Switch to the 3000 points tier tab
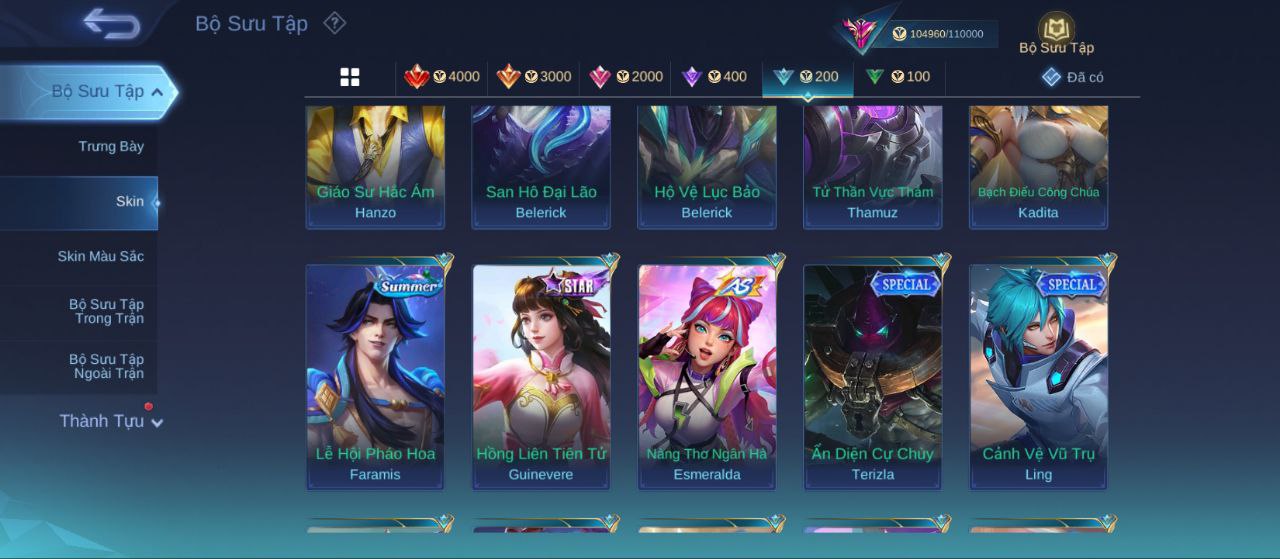The image size is (1280, 559). 534,77
